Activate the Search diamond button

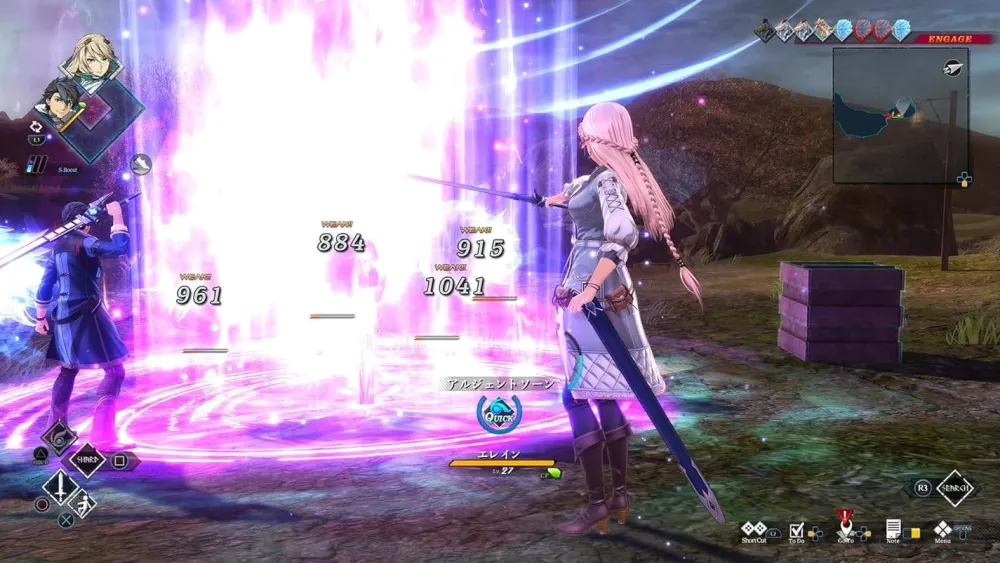tap(954, 488)
